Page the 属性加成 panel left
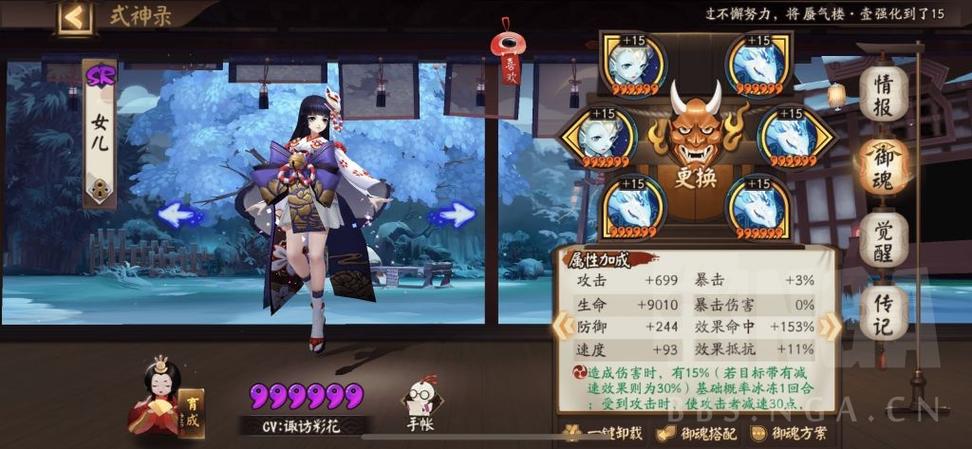This screenshot has height=449, width=972. (562, 325)
